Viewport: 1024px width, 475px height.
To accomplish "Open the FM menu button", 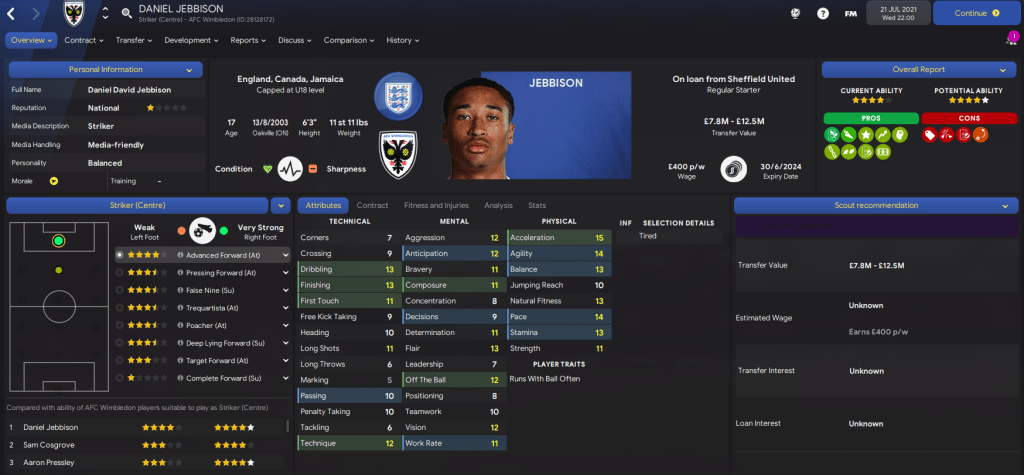I will pyautogui.click(x=850, y=13).
